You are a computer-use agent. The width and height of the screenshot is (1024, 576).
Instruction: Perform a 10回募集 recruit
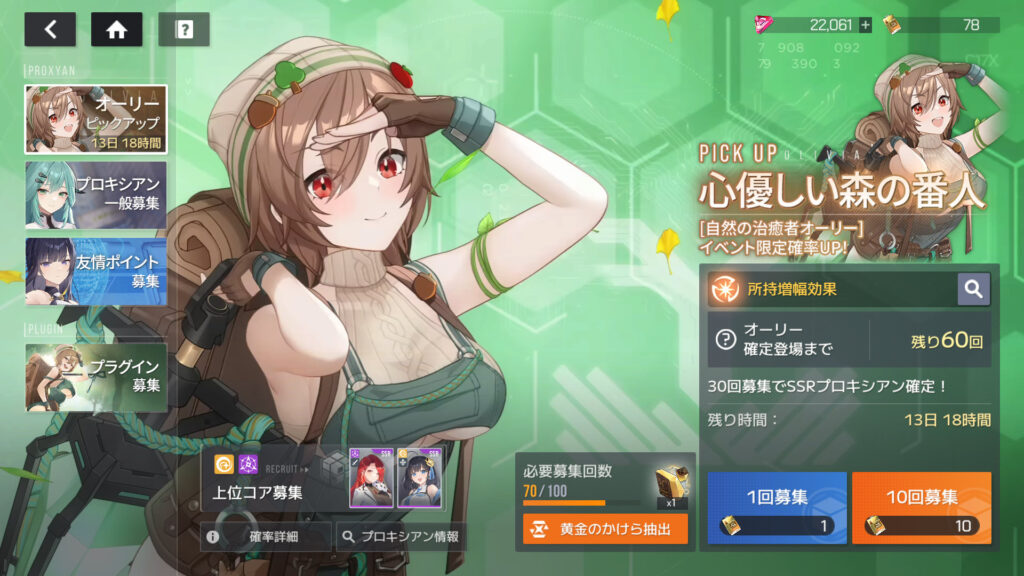pos(921,508)
